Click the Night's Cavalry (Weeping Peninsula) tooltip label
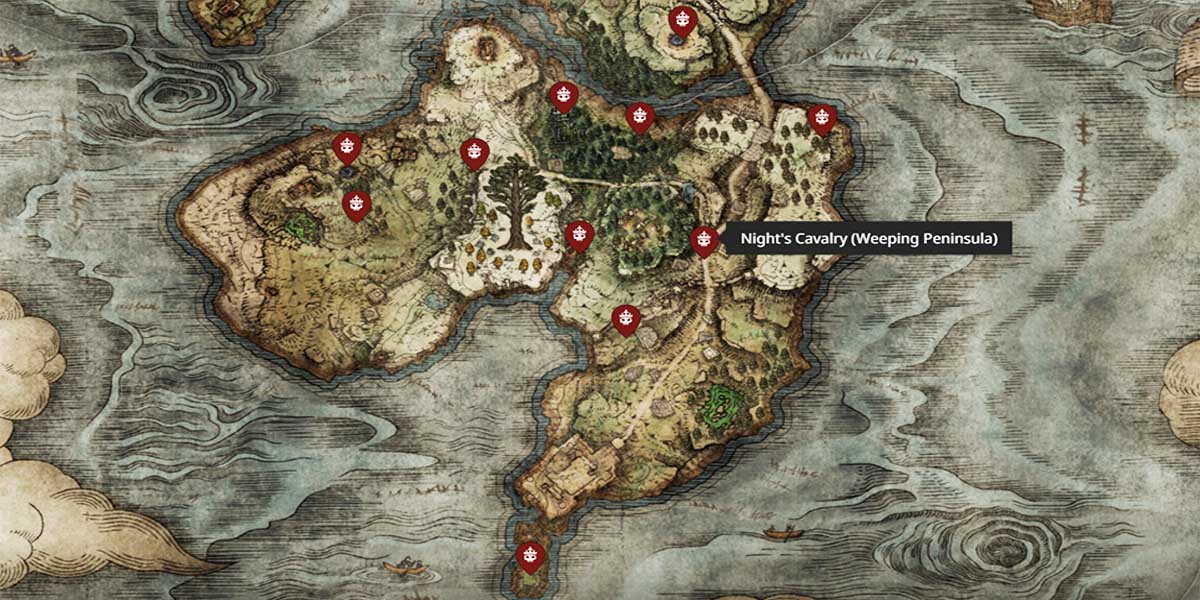Screen dimensions: 1200x600 point(868,240)
